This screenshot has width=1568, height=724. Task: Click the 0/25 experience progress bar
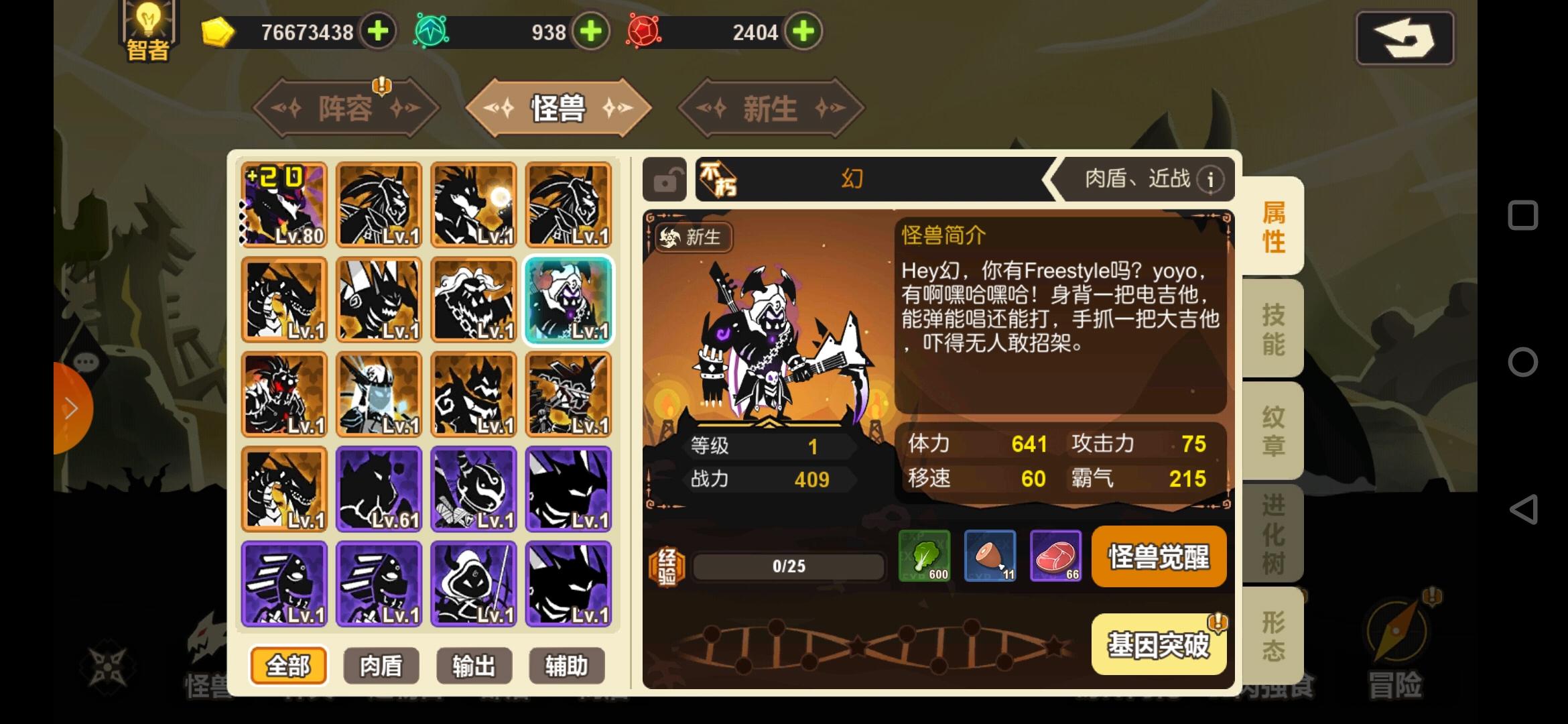click(787, 565)
